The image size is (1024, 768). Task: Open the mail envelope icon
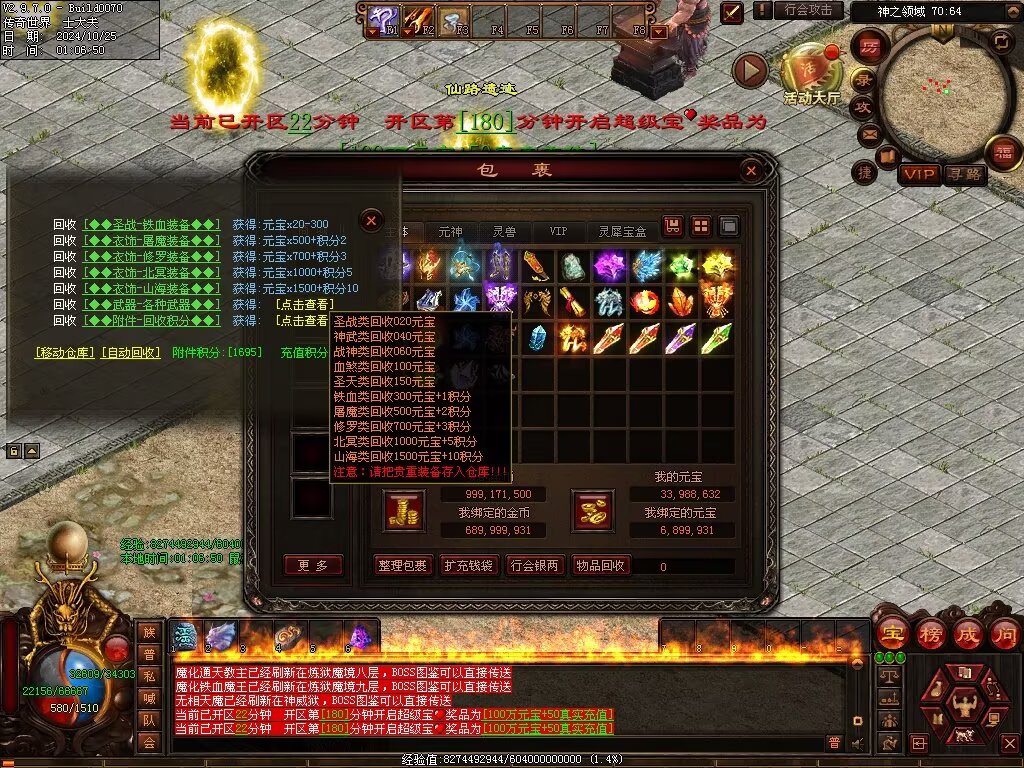868,133
